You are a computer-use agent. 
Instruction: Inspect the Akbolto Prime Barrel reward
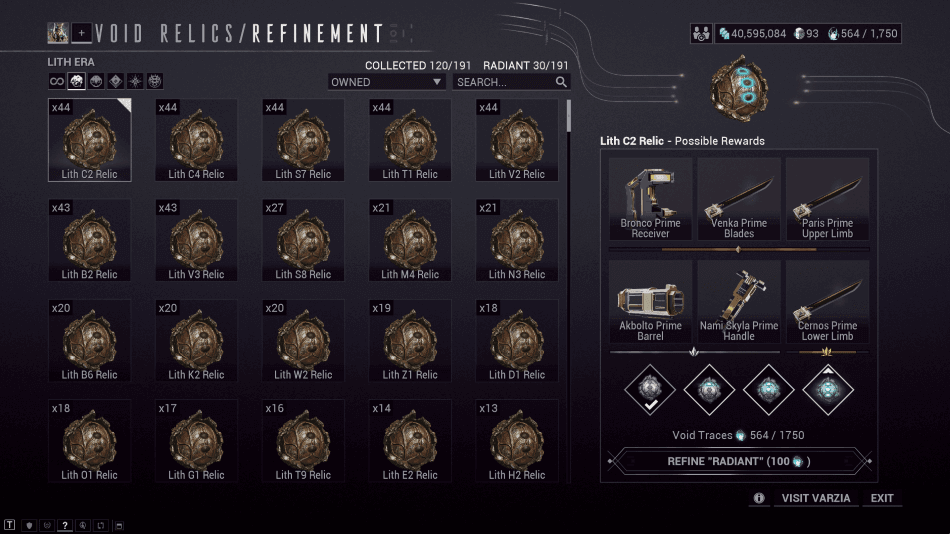tap(650, 302)
